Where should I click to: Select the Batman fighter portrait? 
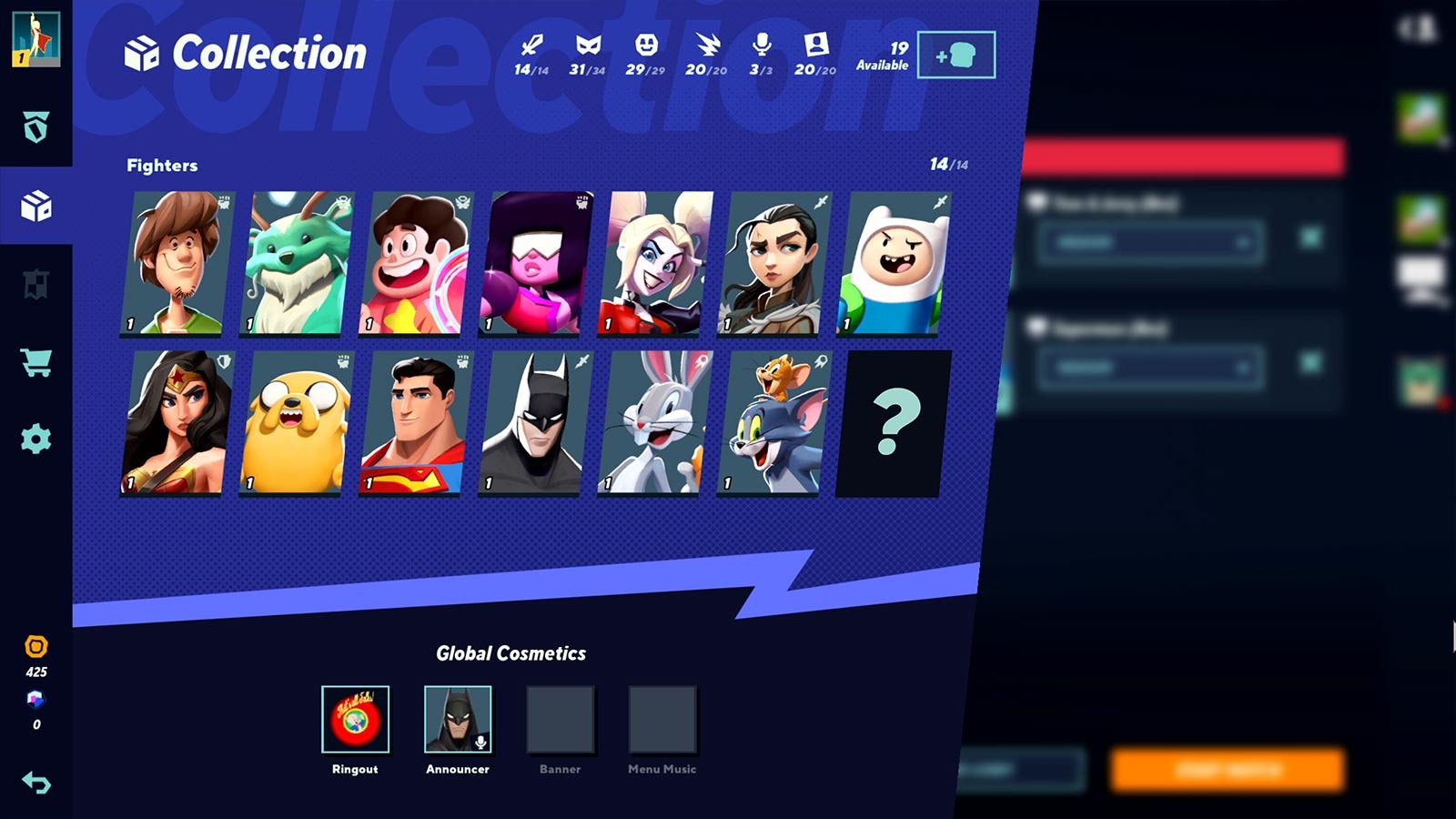[533, 420]
